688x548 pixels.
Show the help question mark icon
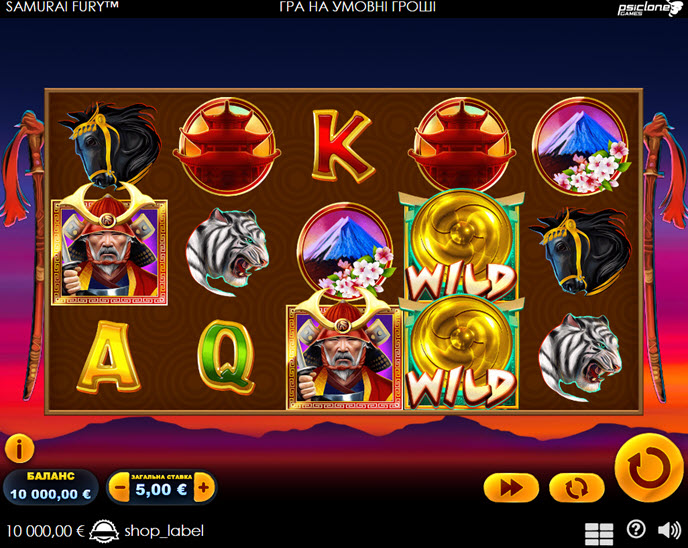pos(636,530)
